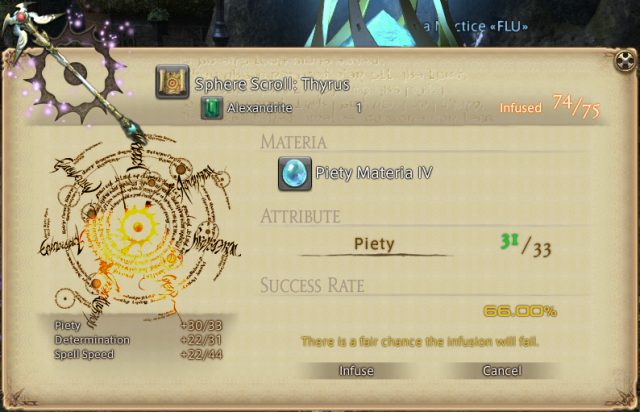
Task: Click the Sphere Scroll: Thyrus icon
Action: 172,83
